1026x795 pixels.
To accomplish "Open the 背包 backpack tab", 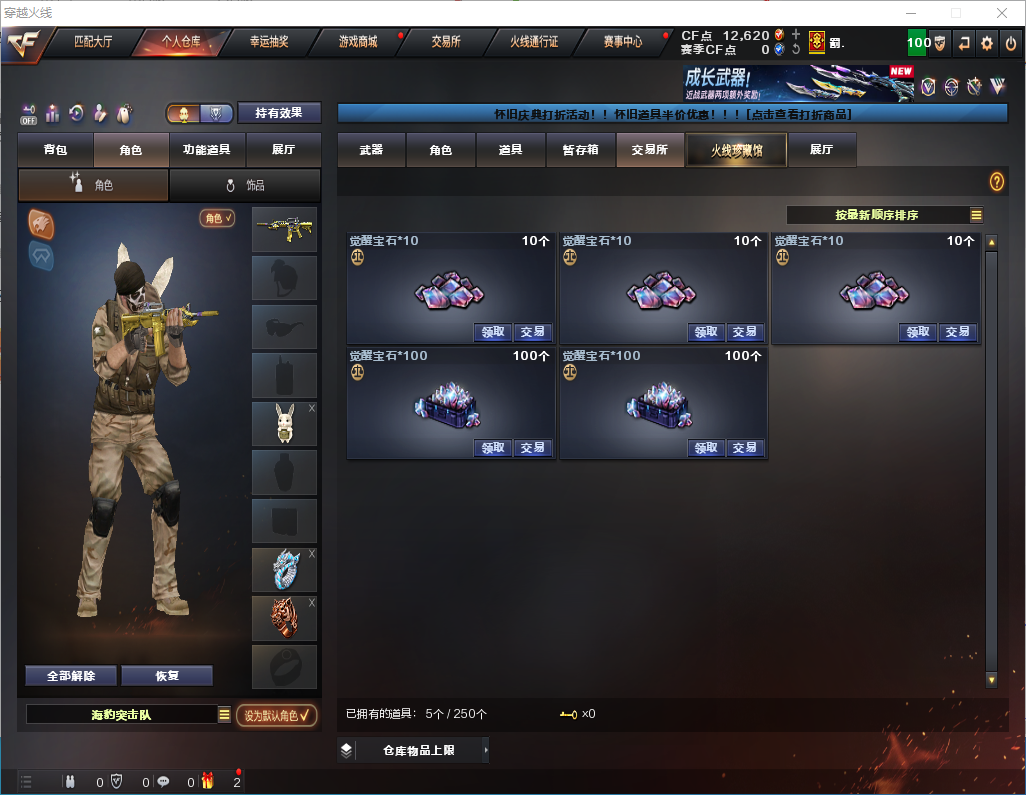I will 56,150.
